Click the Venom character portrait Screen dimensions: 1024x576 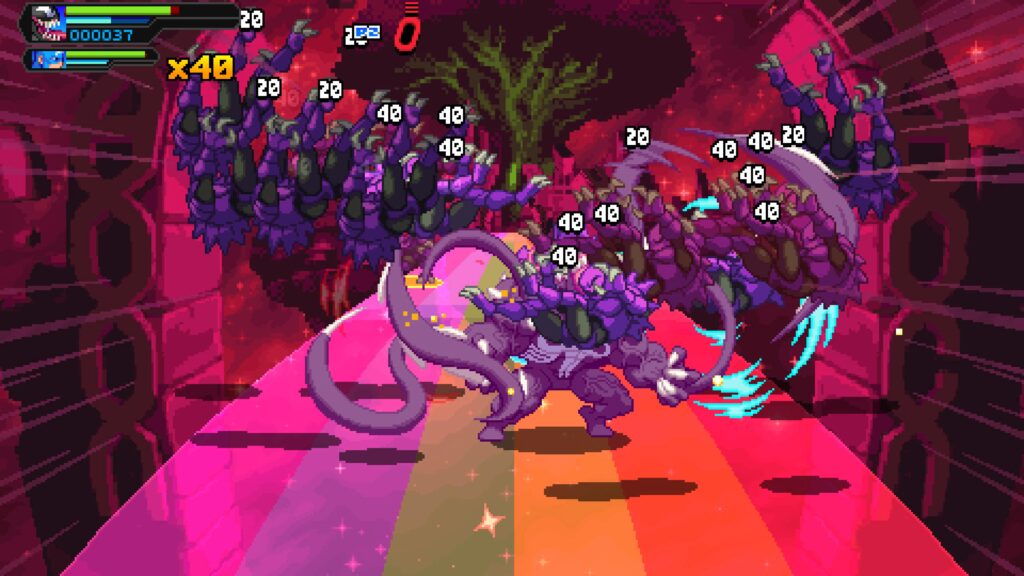click(47, 22)
